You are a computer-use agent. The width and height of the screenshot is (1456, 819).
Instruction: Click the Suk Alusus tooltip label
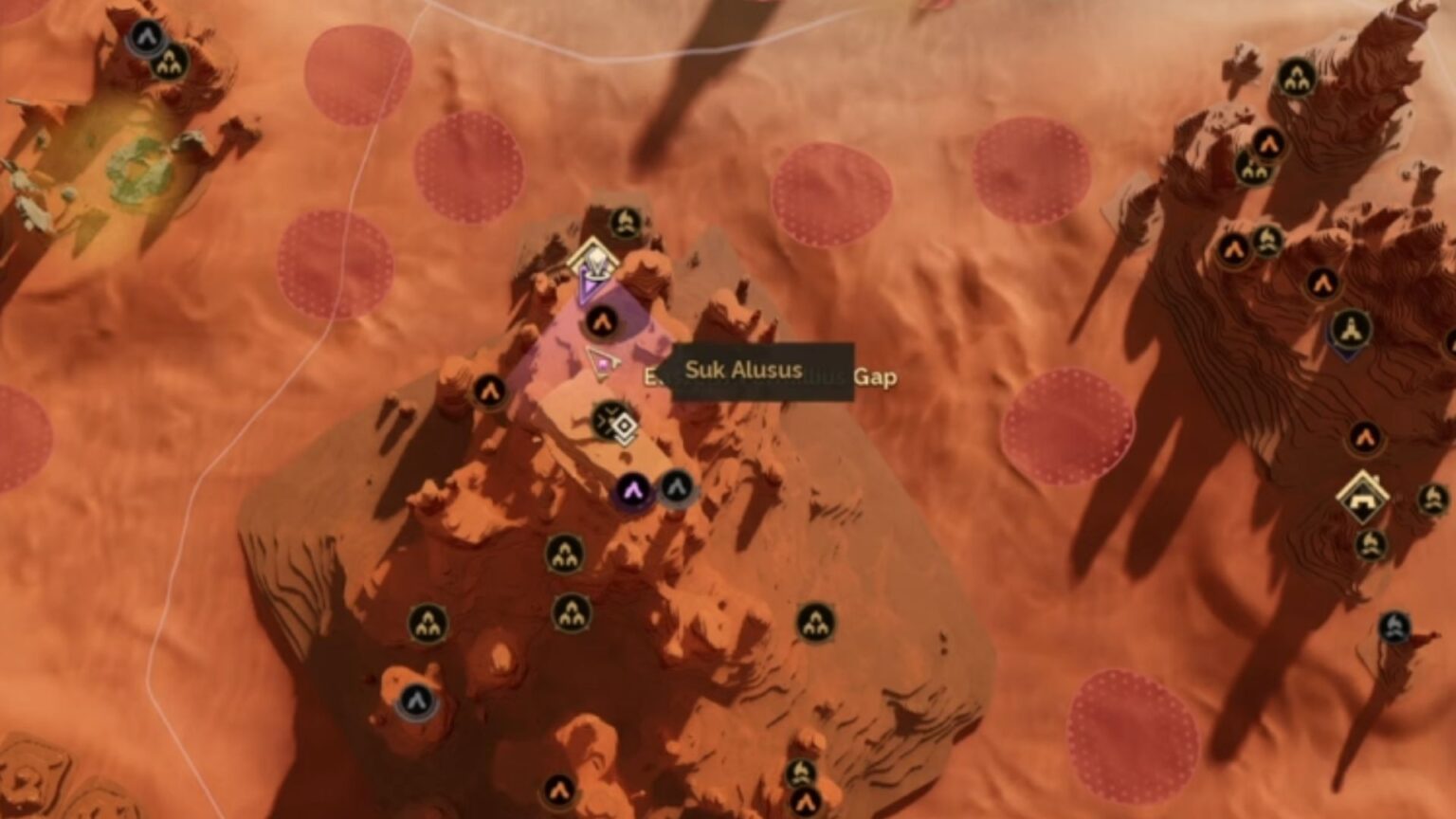745,370
